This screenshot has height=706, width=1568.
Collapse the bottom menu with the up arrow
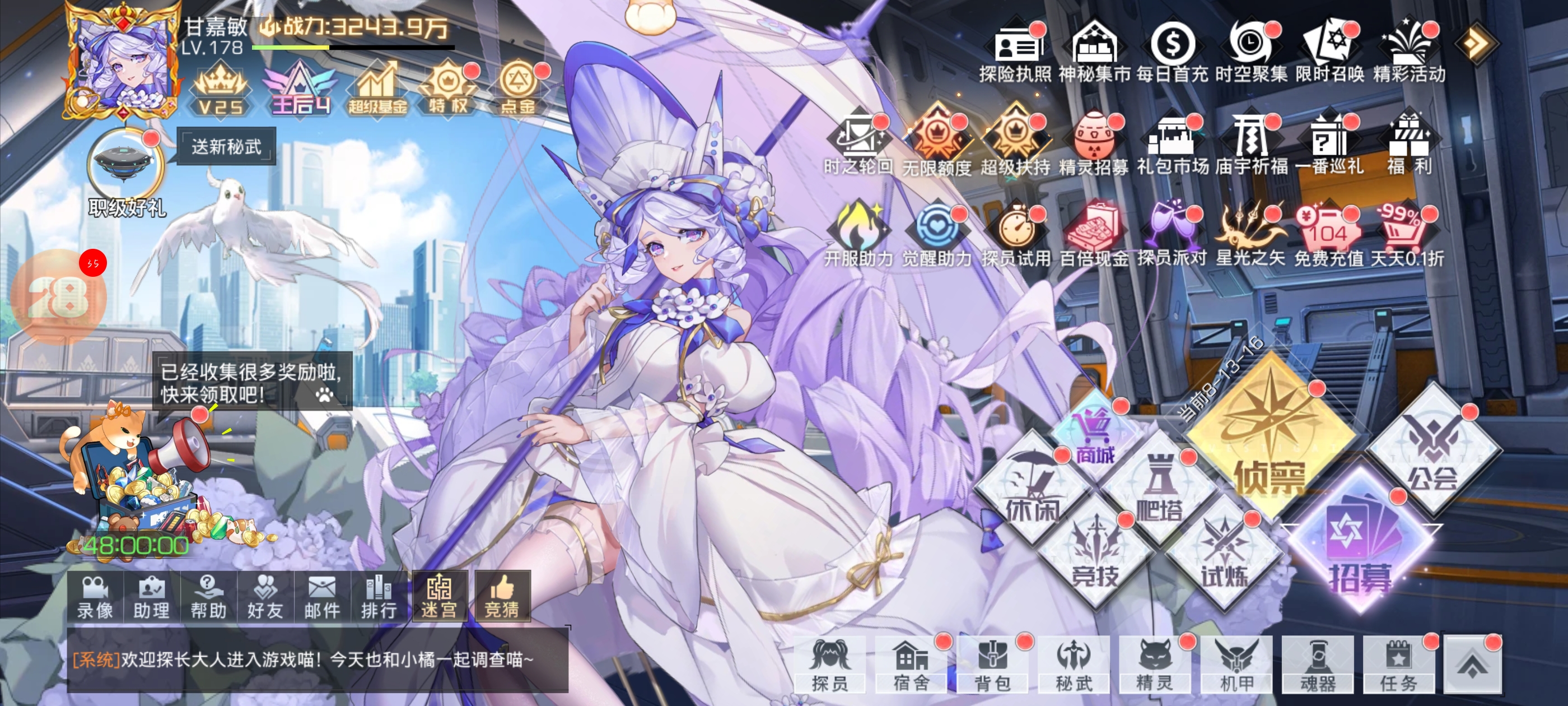point(1472,664)
